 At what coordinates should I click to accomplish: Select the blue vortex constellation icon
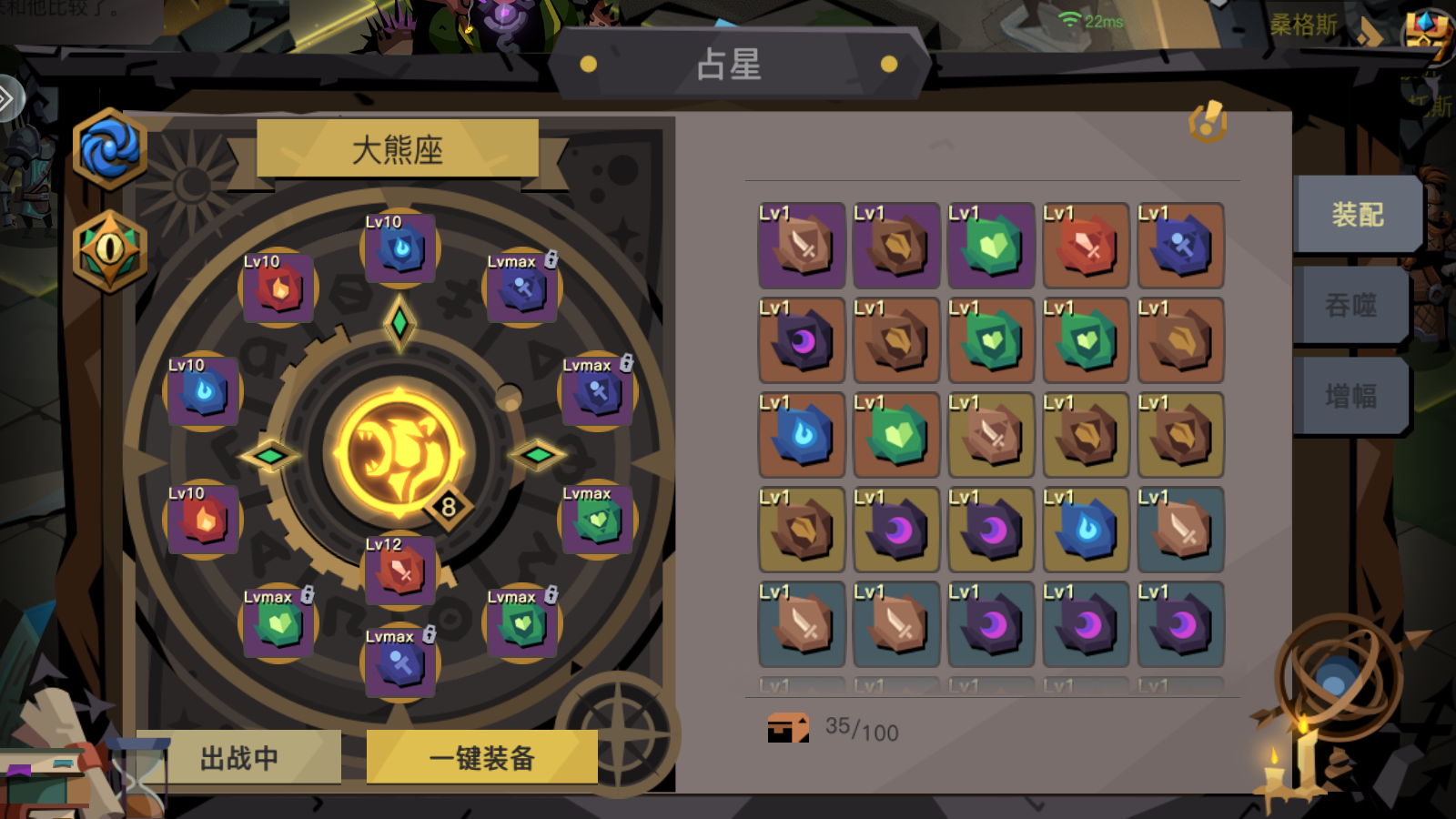point(109,150)
